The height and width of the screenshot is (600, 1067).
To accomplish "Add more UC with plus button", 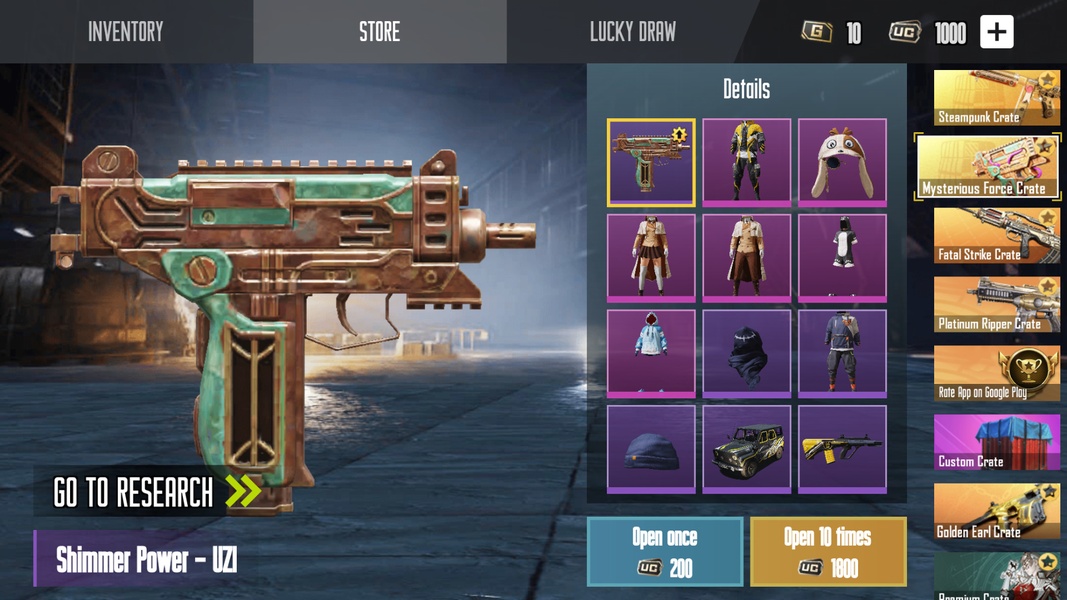I will (996, 32).
